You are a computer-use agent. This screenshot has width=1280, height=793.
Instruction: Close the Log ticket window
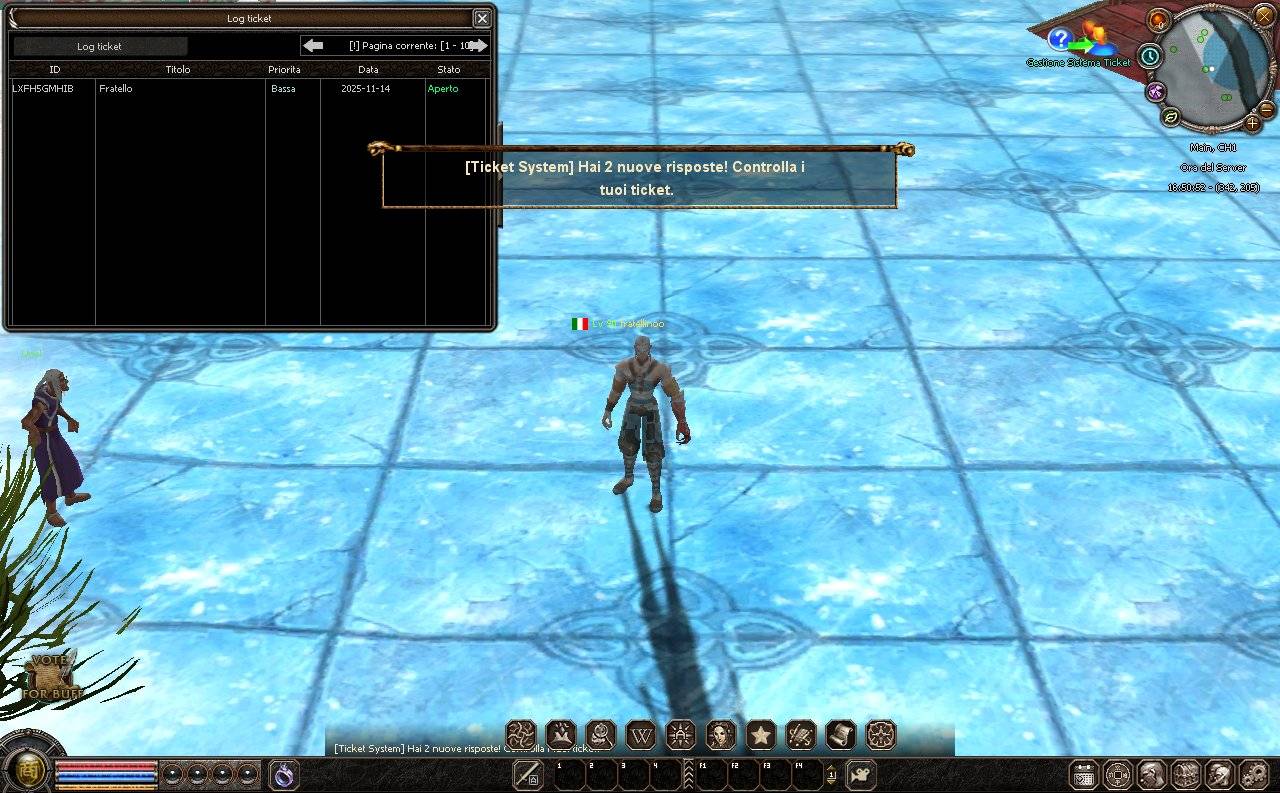coord(482,18)
